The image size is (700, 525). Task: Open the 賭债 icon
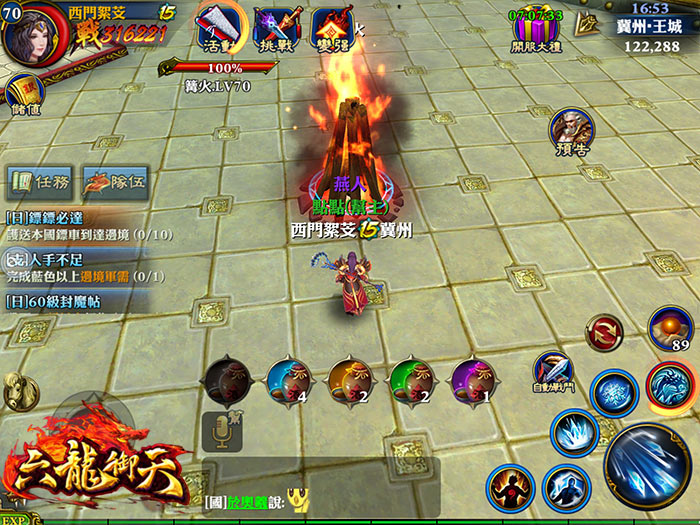pos(24,96)
